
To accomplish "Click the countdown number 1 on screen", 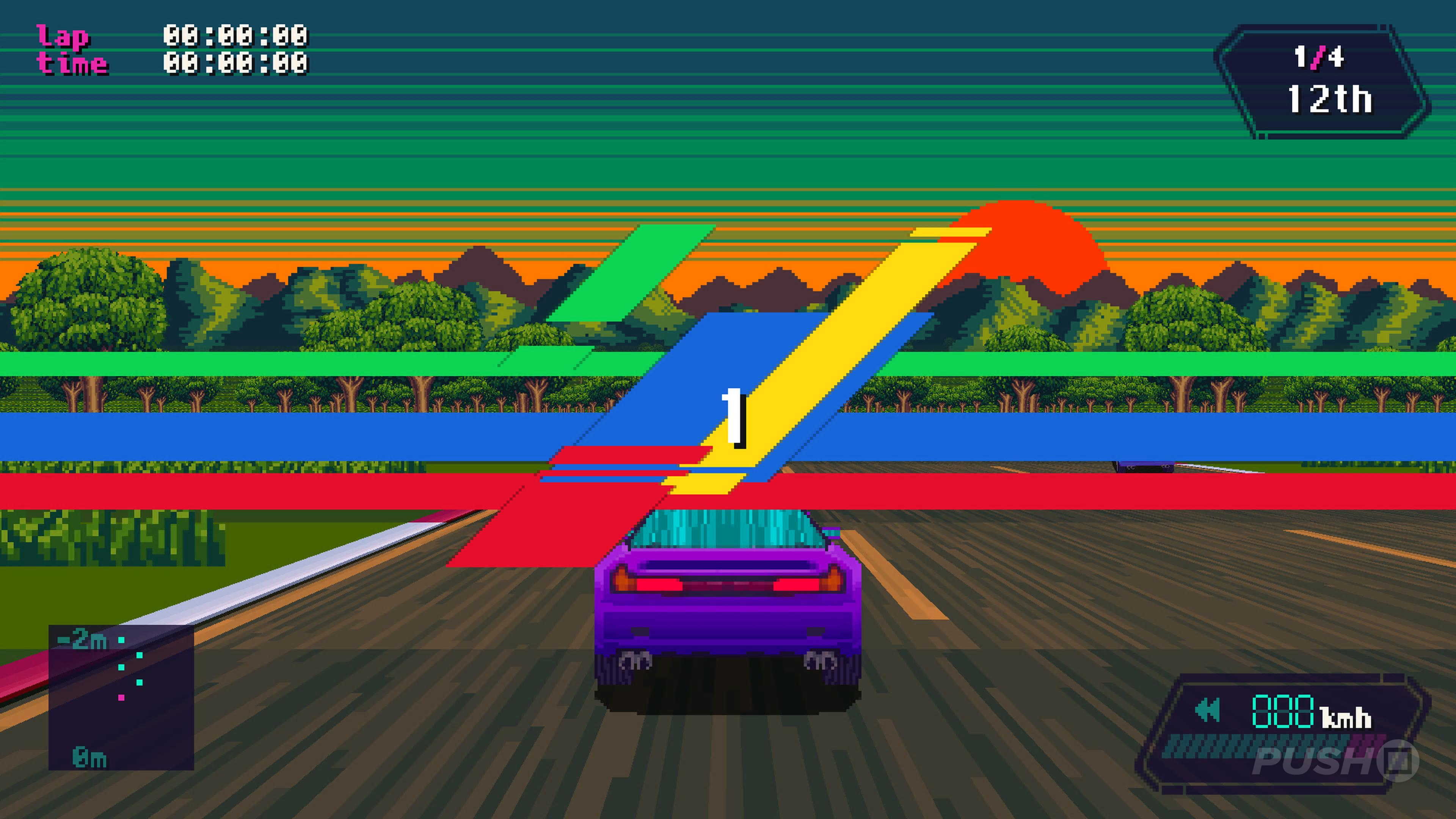I will [733, 417].
